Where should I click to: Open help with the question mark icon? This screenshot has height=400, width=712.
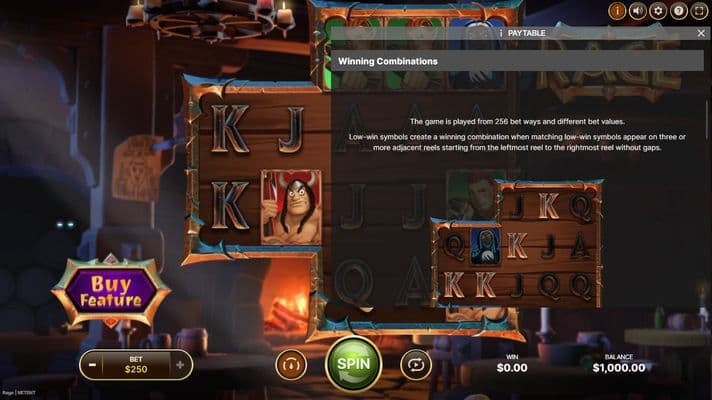click(x=679, y=11)
